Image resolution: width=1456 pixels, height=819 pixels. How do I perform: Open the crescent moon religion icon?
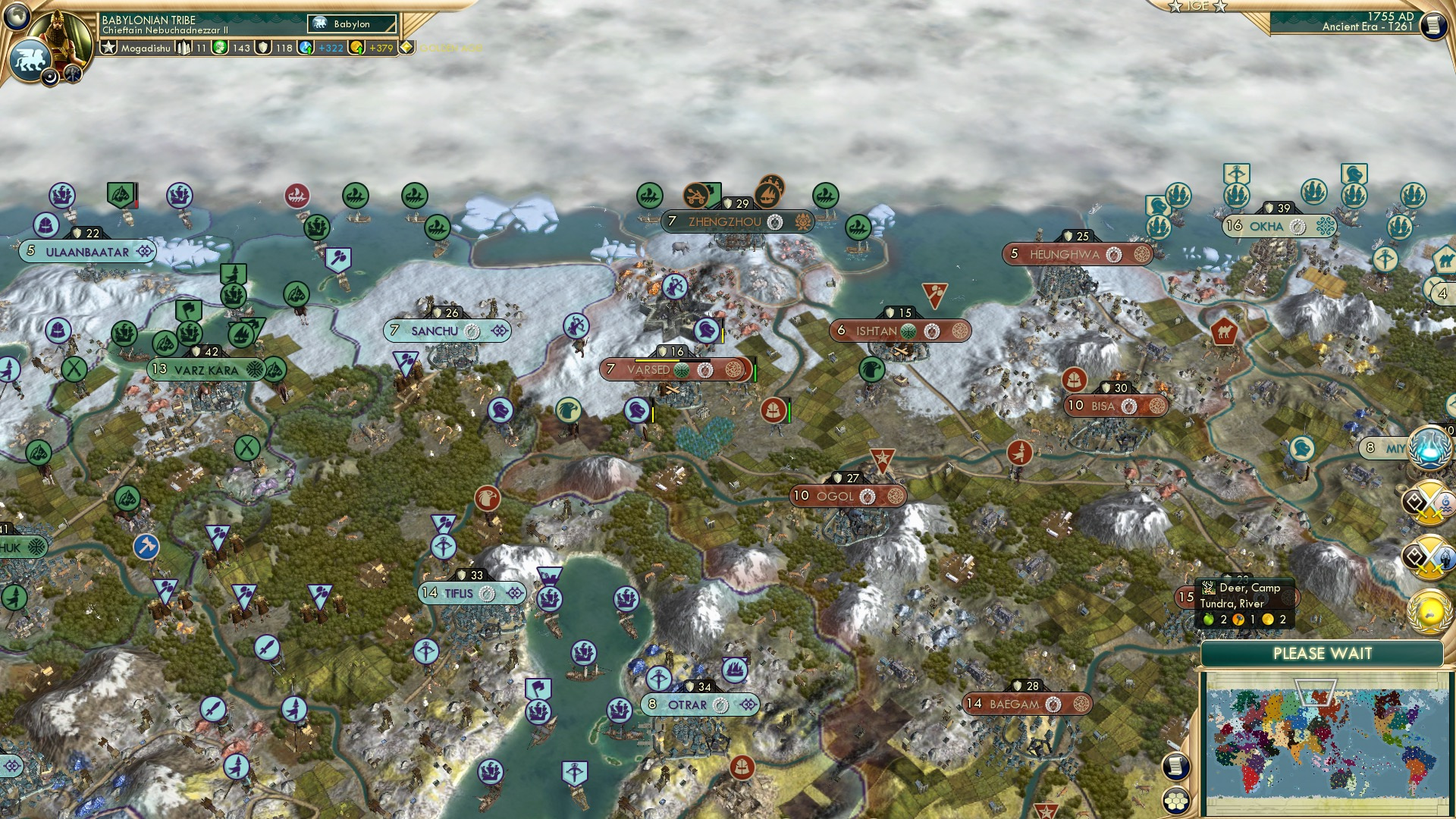click(x=51, y=77)
